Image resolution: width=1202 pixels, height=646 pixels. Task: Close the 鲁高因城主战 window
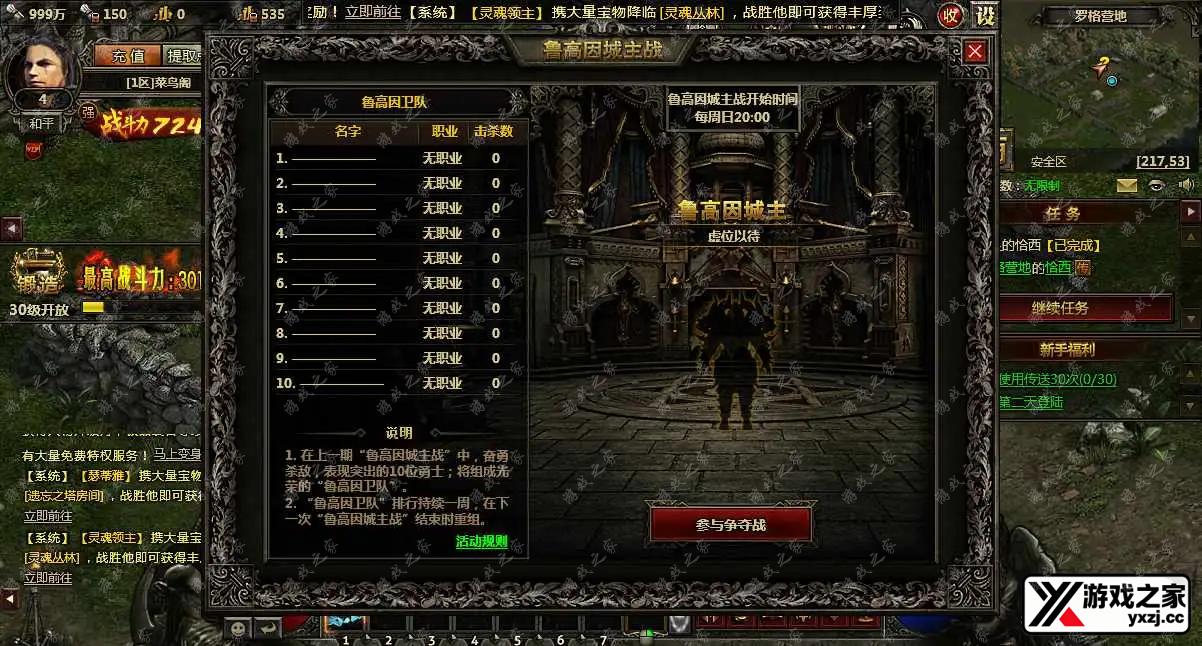(x=976, y=52)
